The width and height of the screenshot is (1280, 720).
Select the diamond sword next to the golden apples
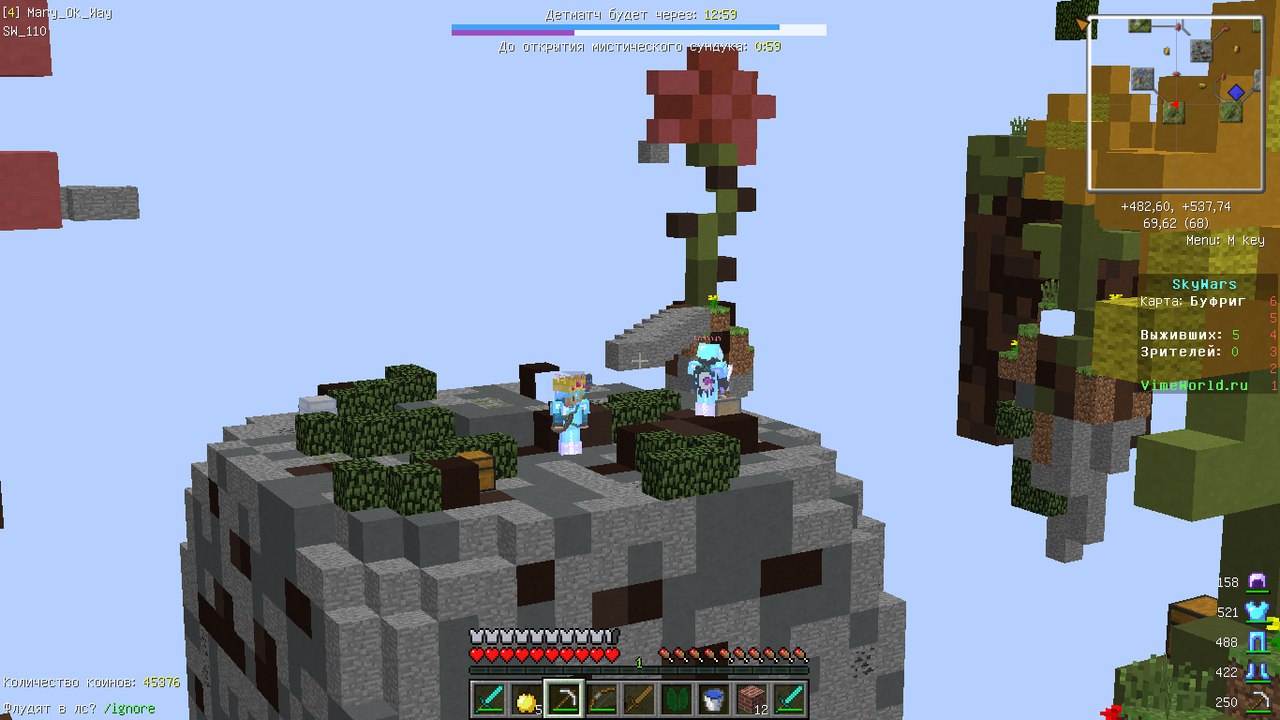tap(489, 698)
